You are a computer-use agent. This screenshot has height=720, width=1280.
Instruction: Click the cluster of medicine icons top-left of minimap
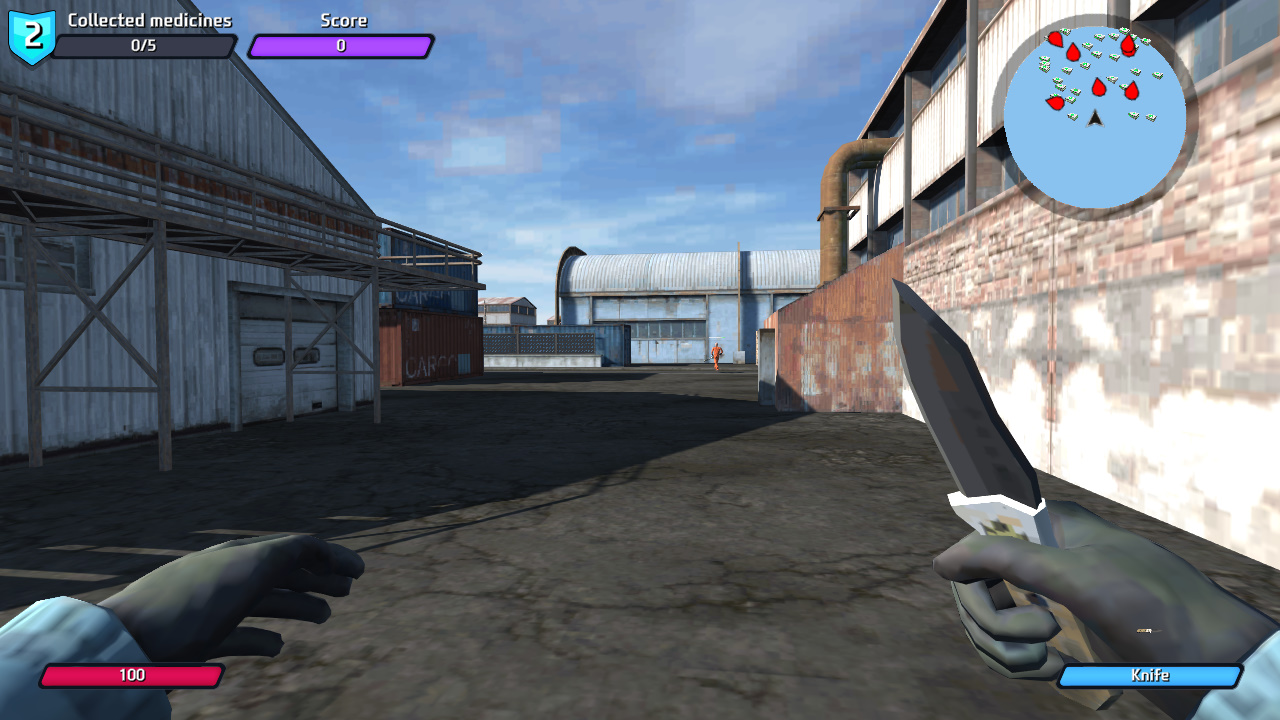(x=1044, y=64)
